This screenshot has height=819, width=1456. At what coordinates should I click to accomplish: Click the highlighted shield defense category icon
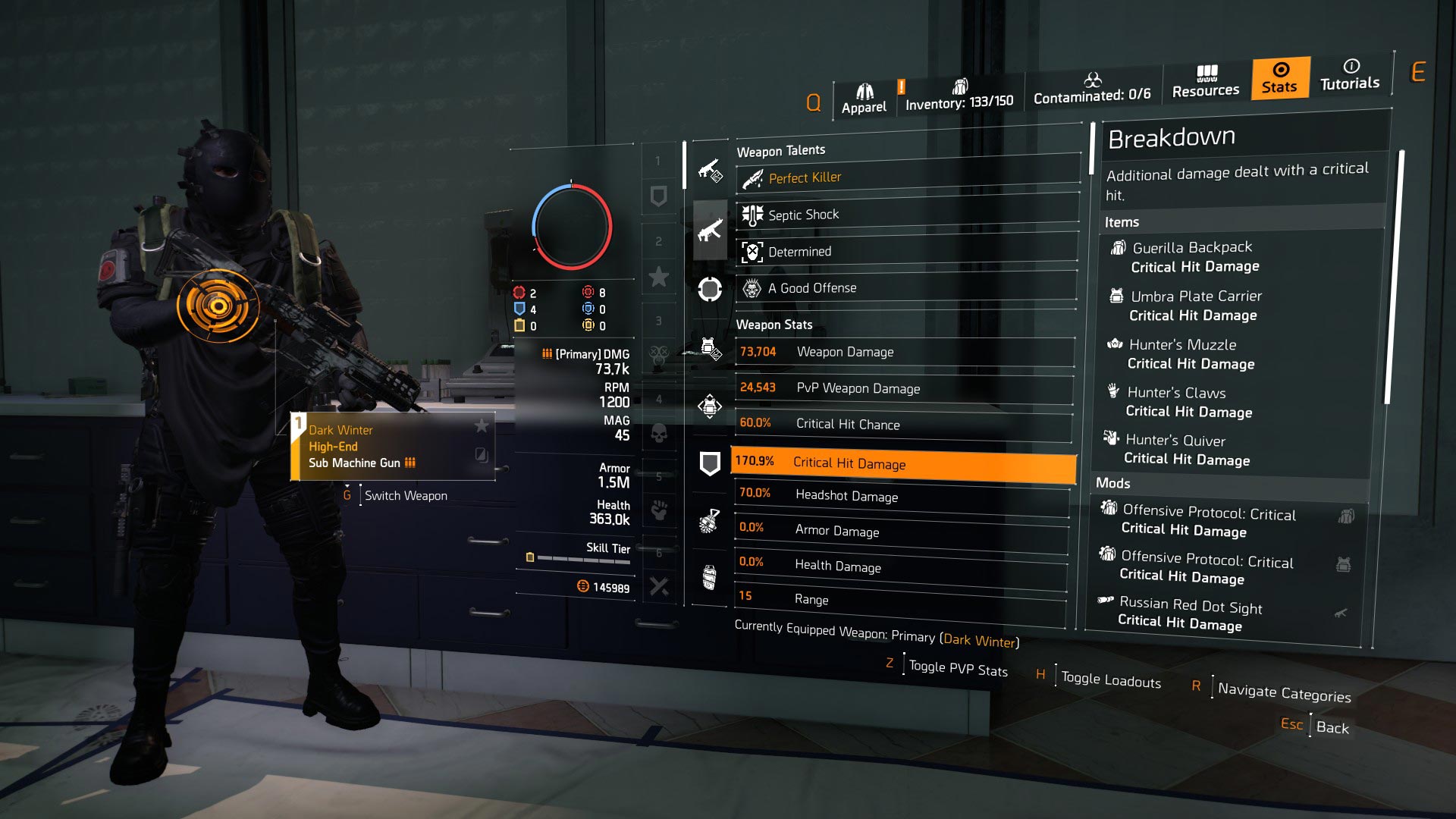coord(709,461)
